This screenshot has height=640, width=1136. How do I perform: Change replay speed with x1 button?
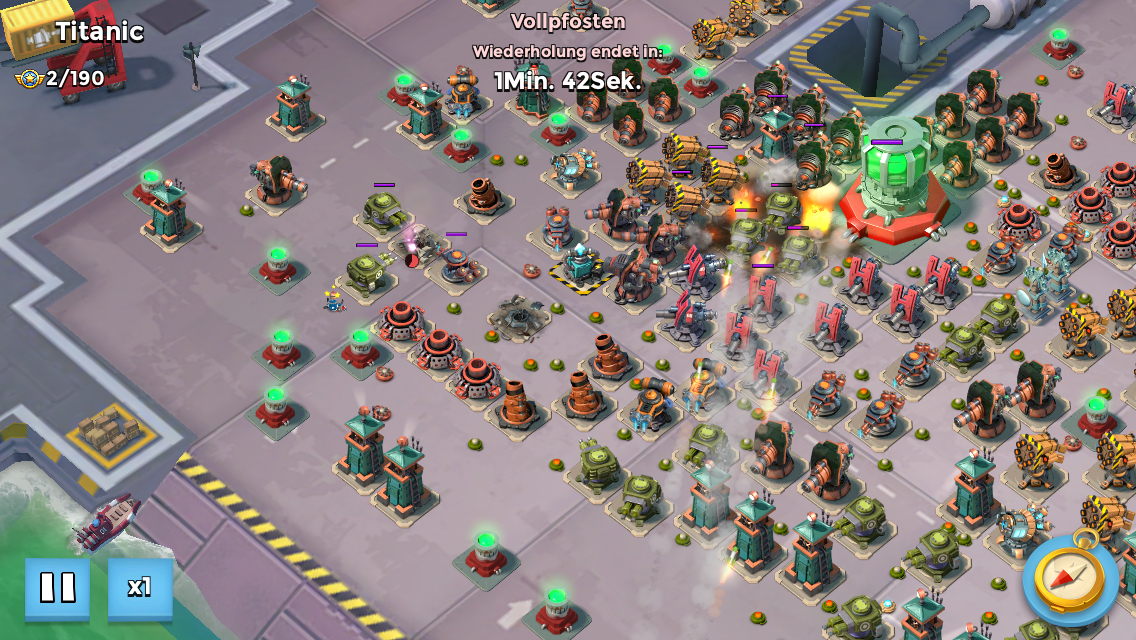(x=140, y=587)
